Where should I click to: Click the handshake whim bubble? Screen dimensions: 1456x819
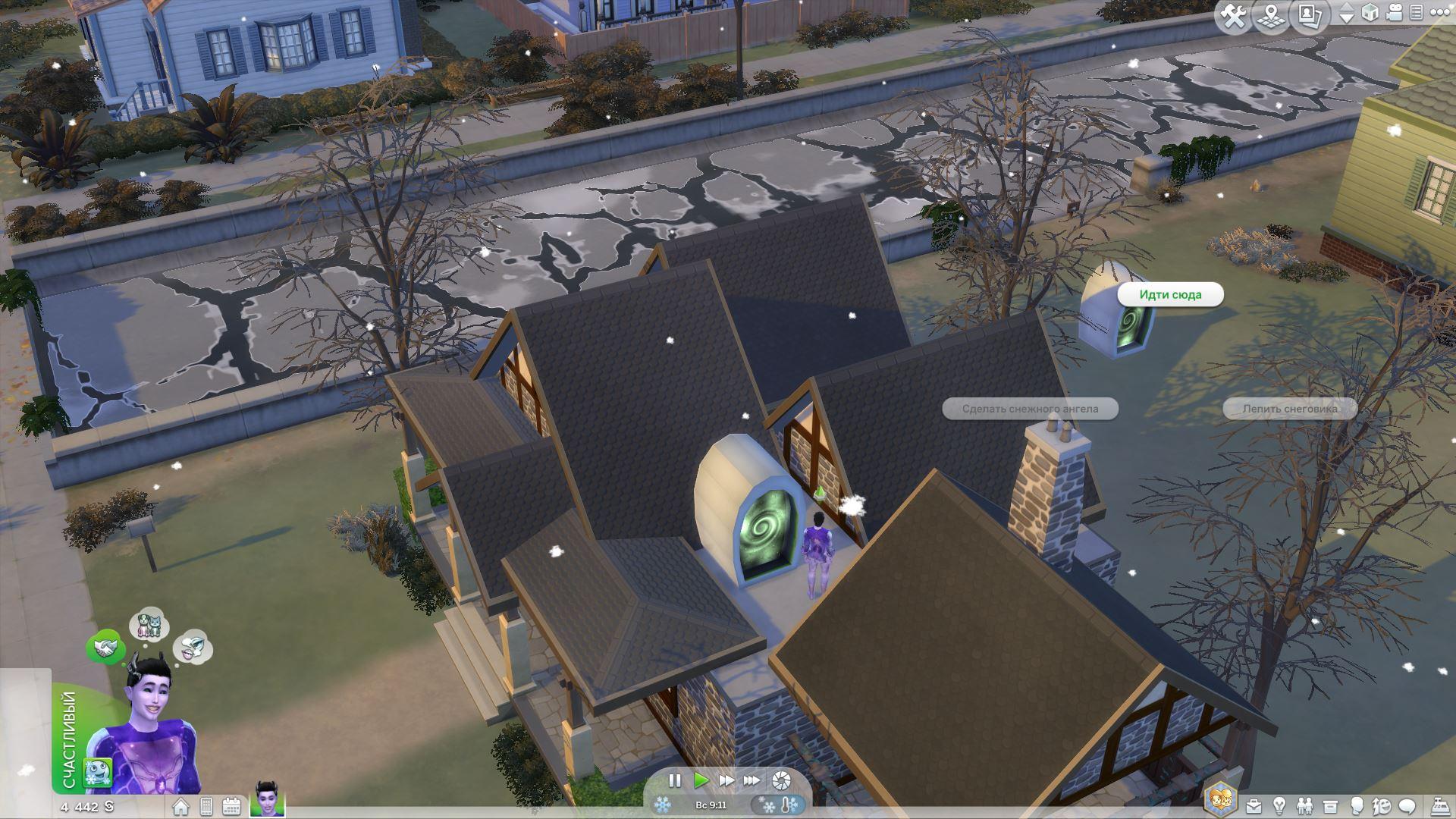(105, 648)
